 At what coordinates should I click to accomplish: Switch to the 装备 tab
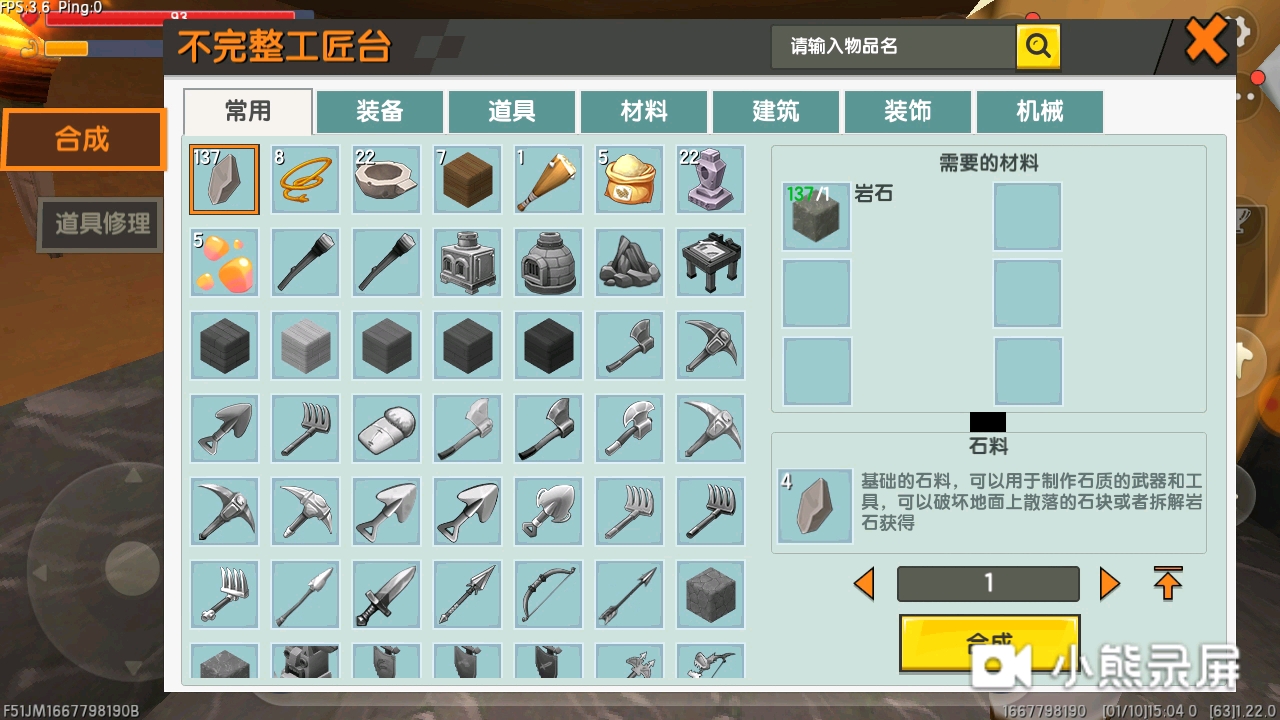click(x=379, y=111)
